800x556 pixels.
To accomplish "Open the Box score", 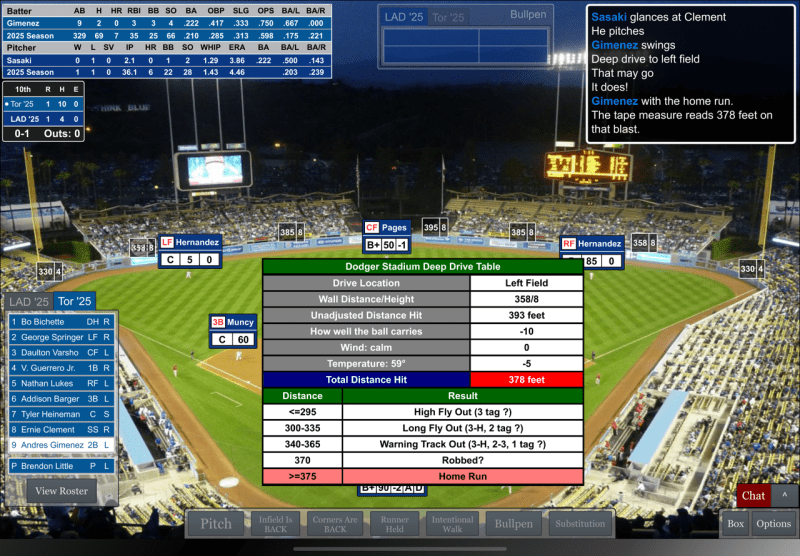I will [x=735, y=523].
